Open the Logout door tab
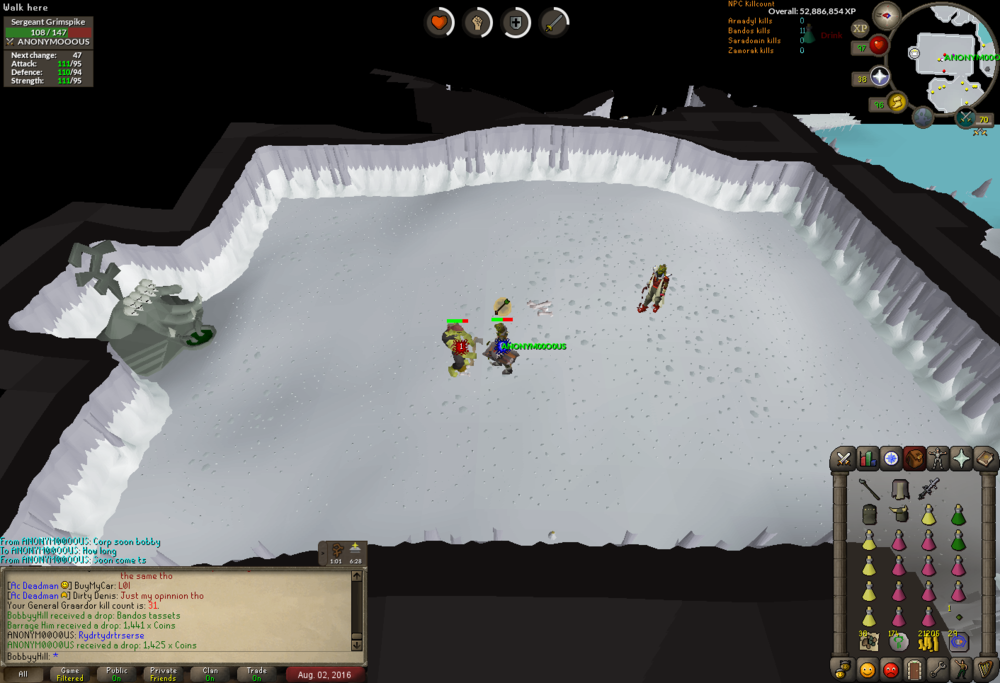 (x=914, y=668)
